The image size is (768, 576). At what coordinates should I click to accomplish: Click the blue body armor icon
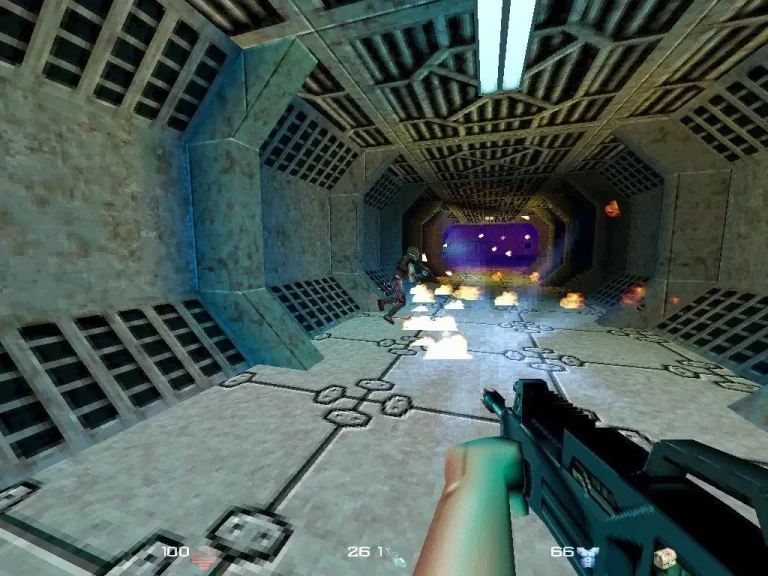pyautogui.click(x=589, y=553)
